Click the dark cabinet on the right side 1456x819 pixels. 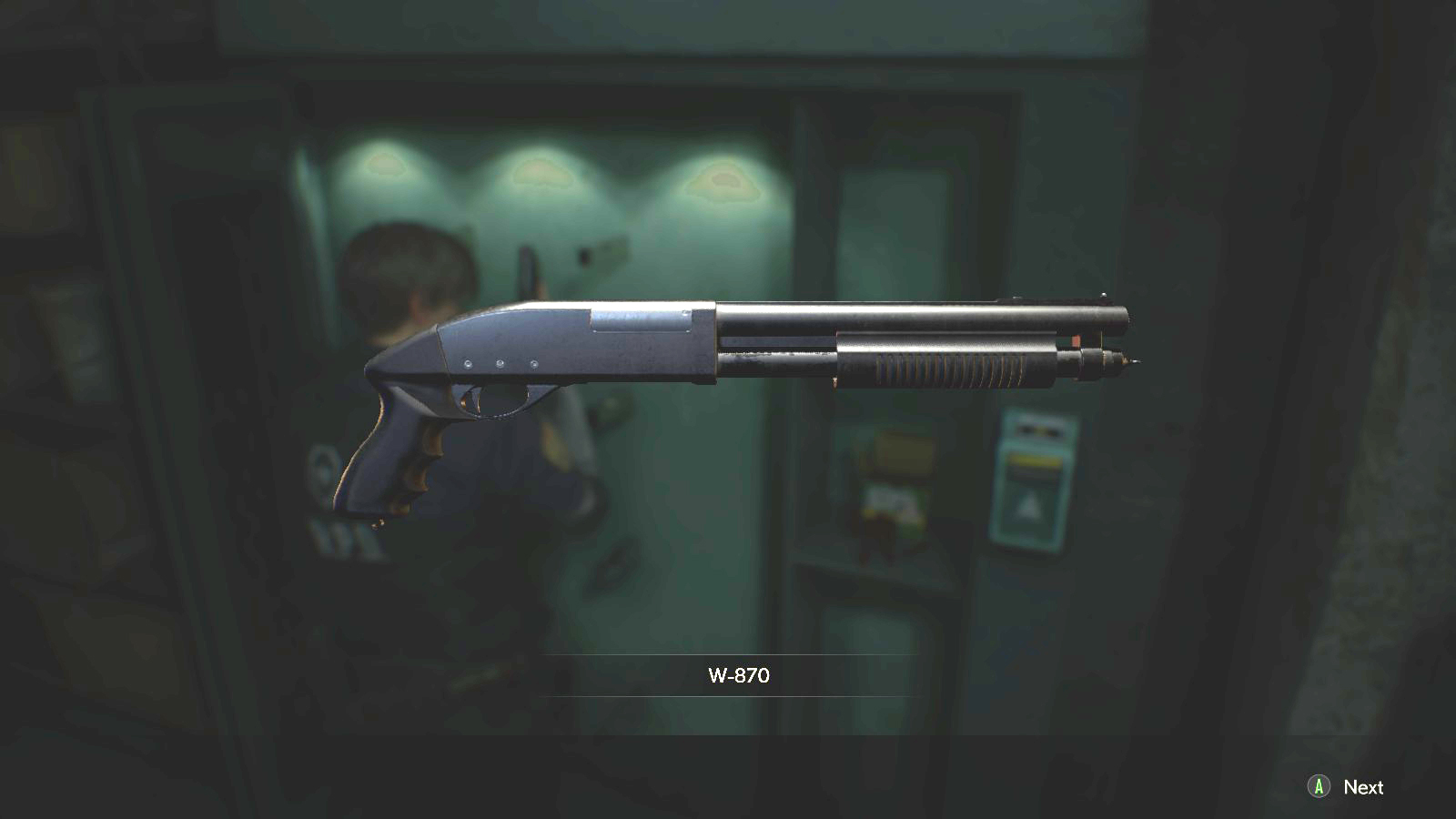coord(1256,364)
